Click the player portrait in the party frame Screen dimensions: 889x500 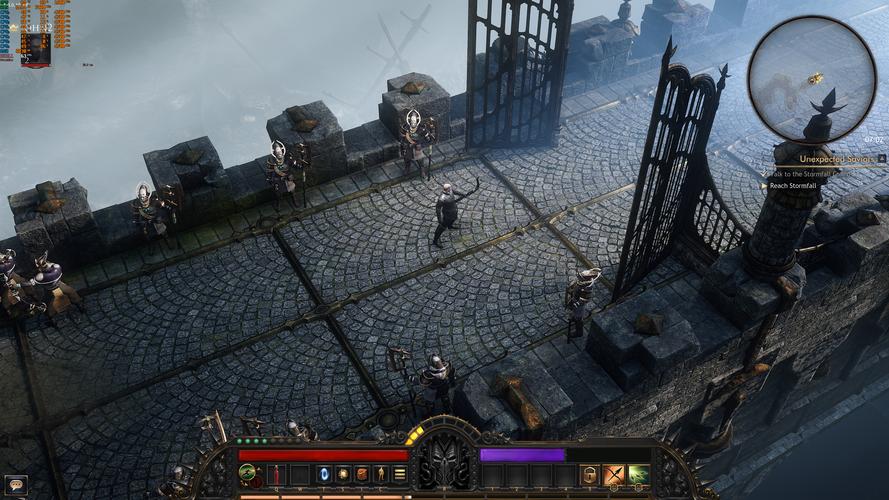(x=36, y=47)
